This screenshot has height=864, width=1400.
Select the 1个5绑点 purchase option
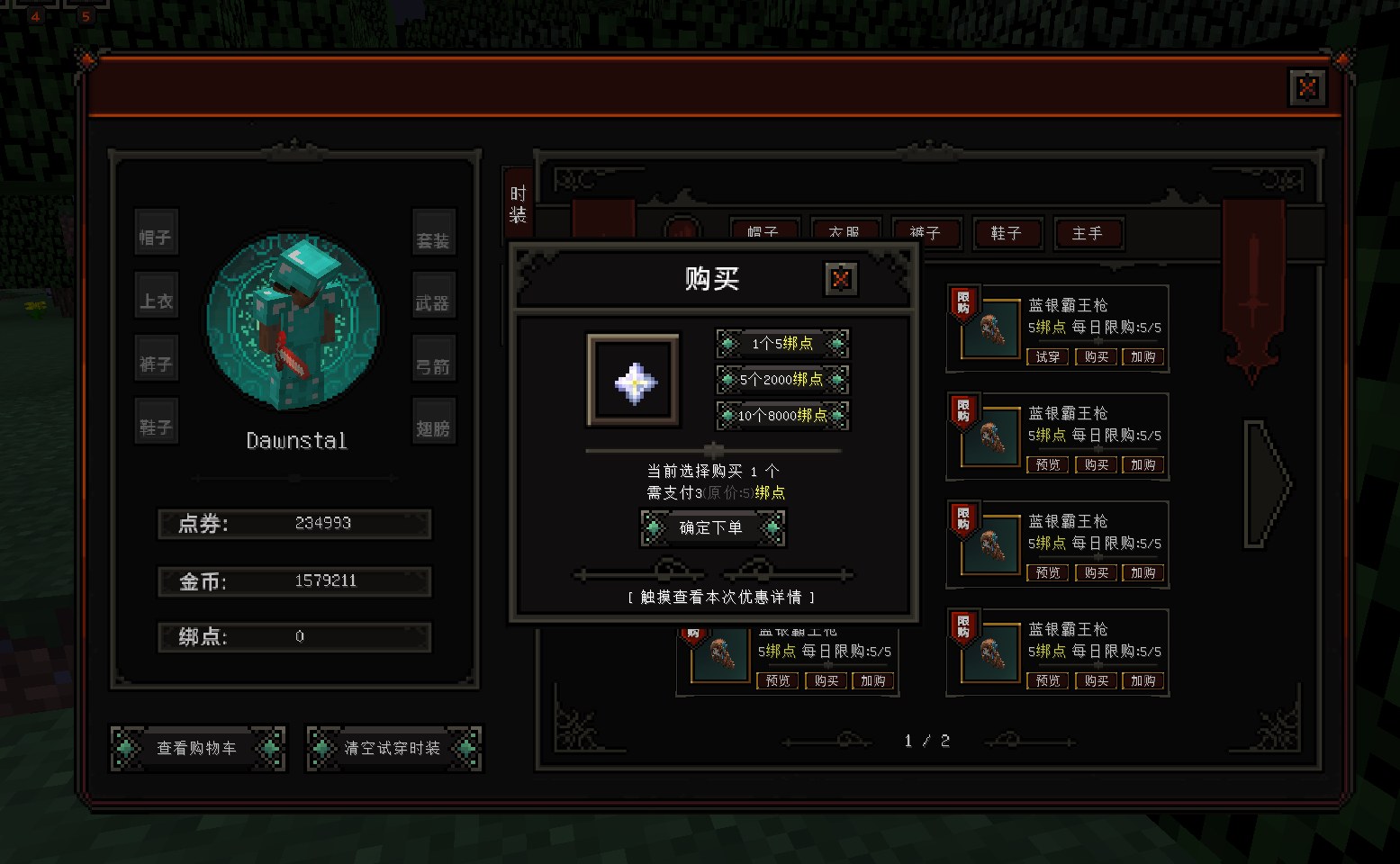click(782, 344)
